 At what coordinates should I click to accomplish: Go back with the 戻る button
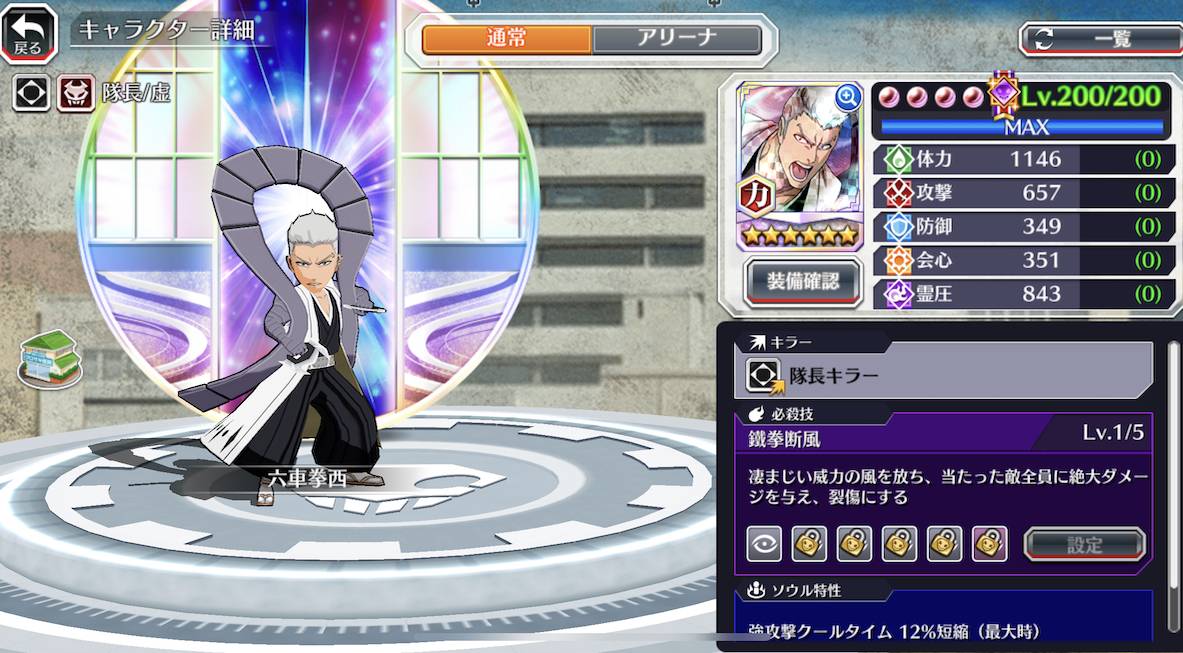pos(29,33)
